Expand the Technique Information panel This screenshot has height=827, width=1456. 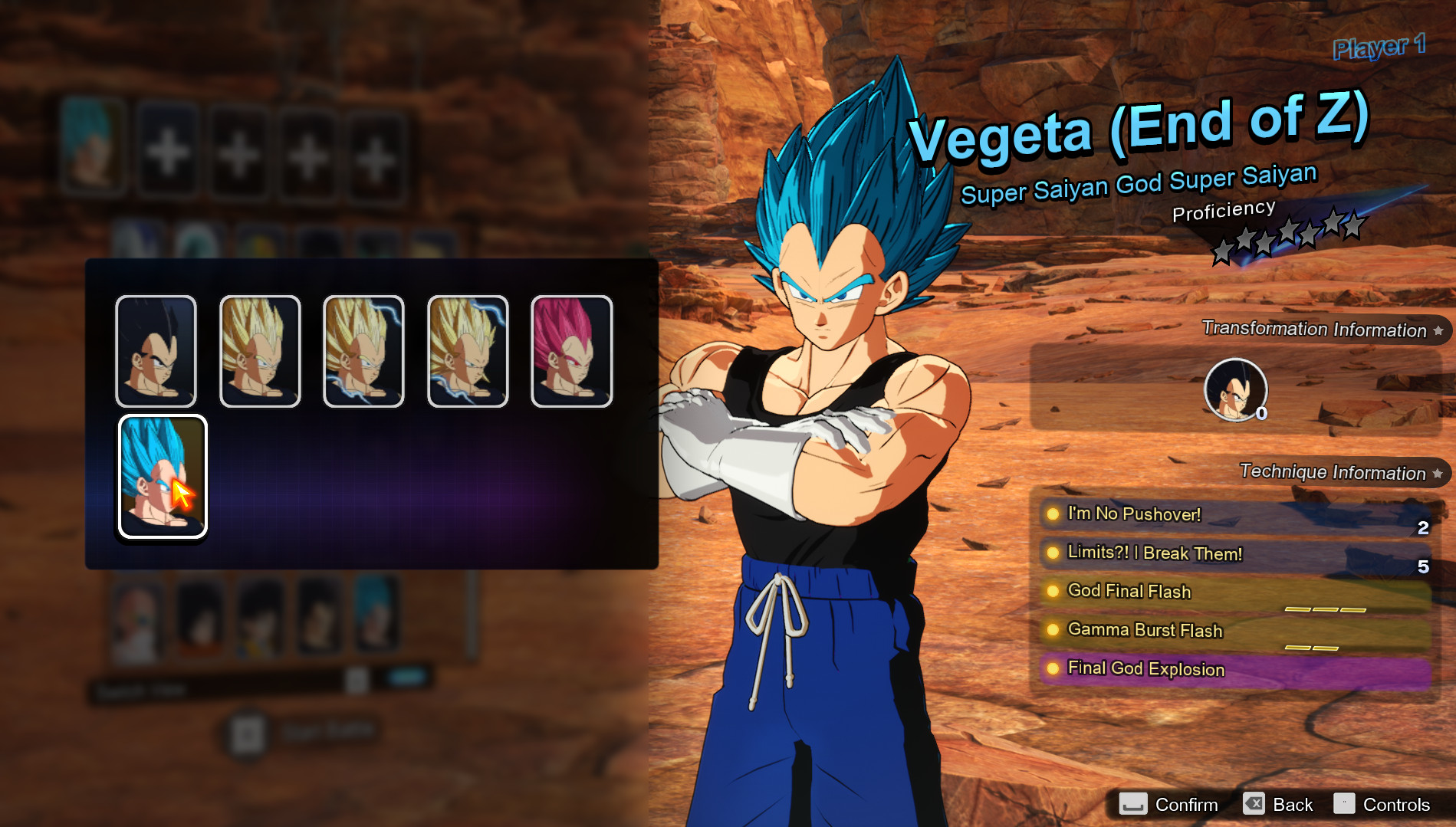click(1334, 472)
